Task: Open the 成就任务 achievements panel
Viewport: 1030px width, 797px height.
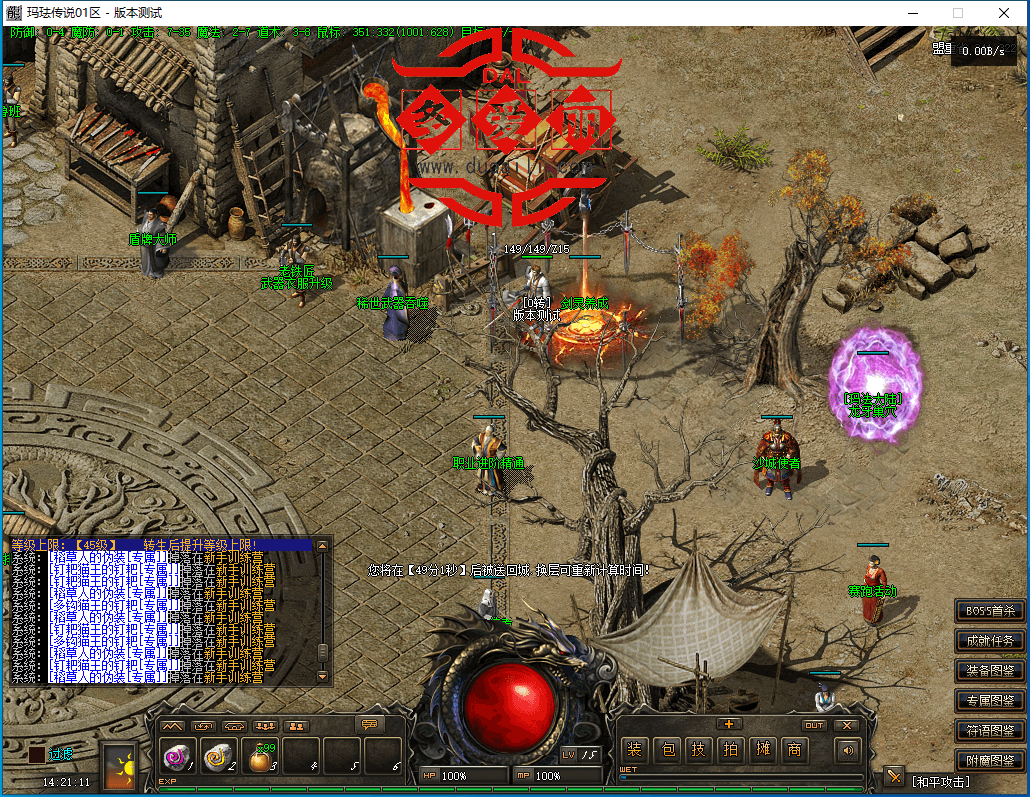Action: click(989, 640)
